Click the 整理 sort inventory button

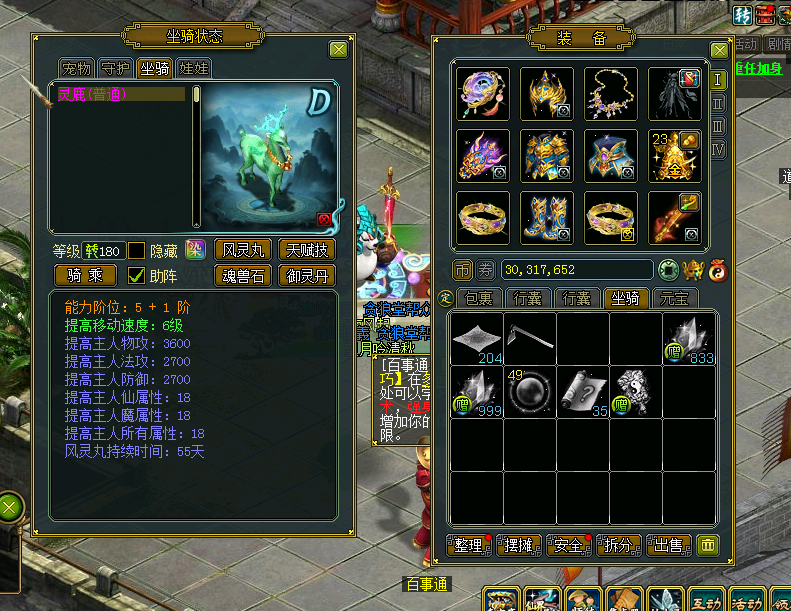point(469,545)
